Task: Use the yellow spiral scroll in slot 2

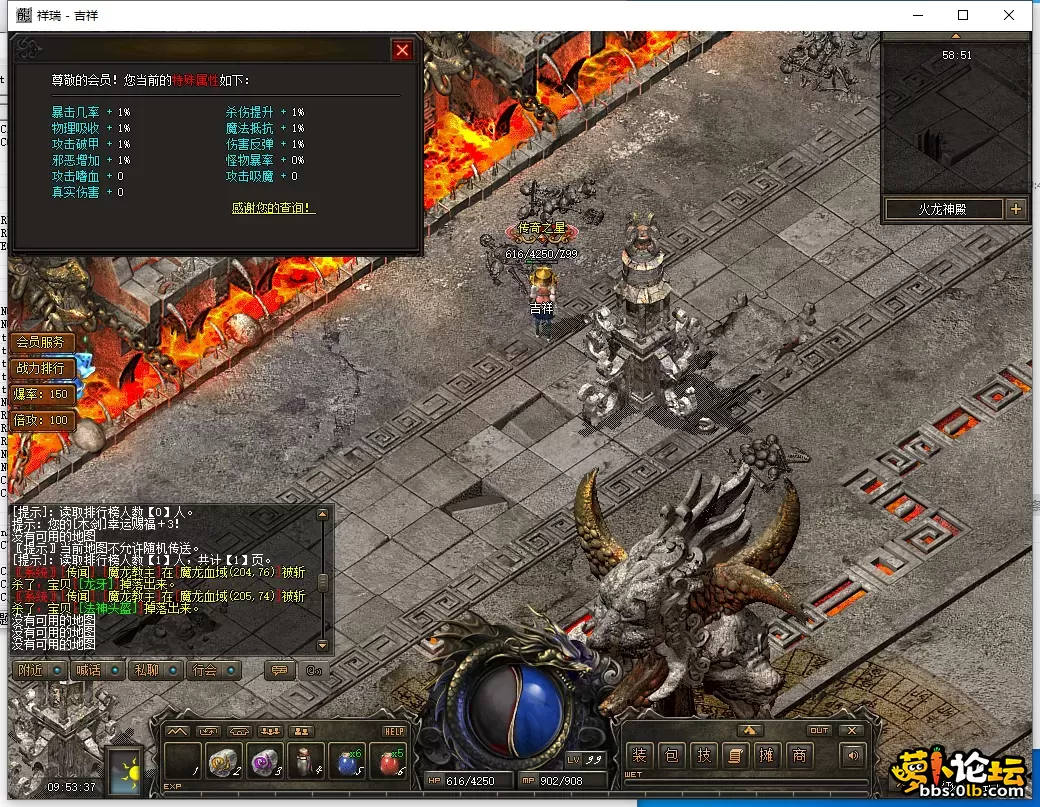Action: 224,762
